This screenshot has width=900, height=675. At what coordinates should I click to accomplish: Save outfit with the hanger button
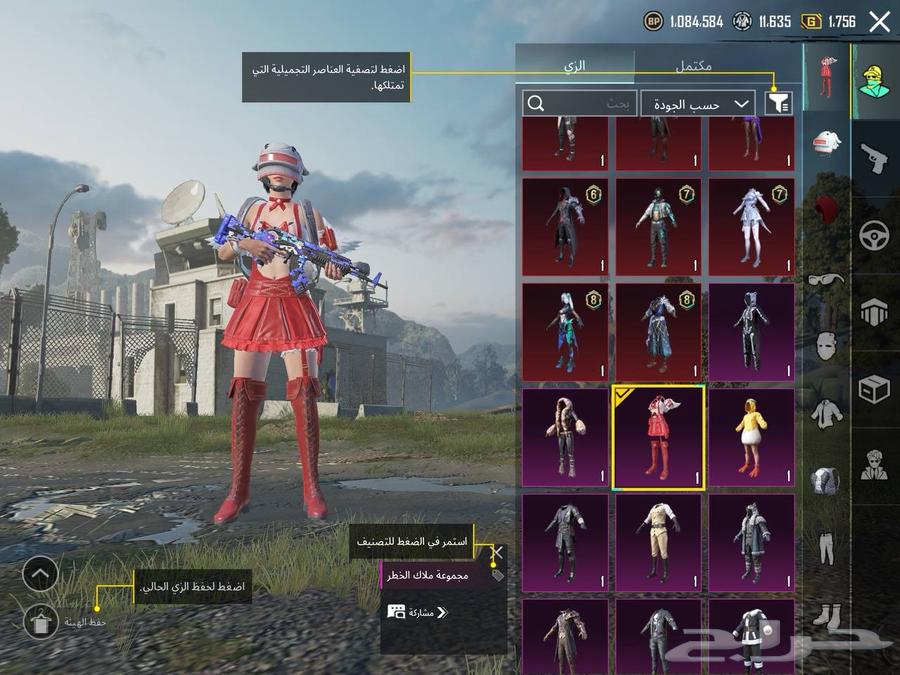click(x=41, y=620)
